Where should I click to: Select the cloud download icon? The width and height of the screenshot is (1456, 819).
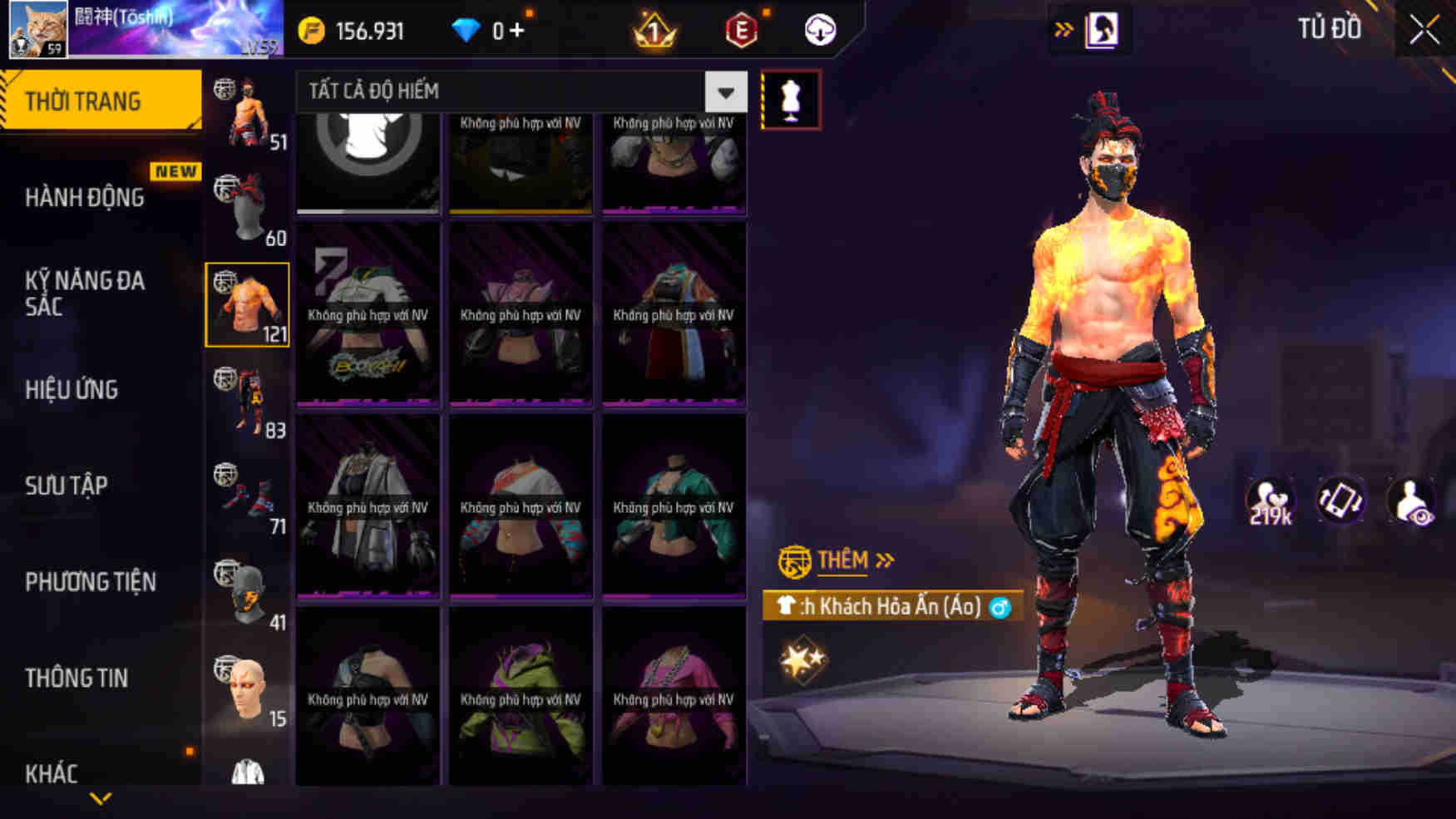click(x=818, y=31)
